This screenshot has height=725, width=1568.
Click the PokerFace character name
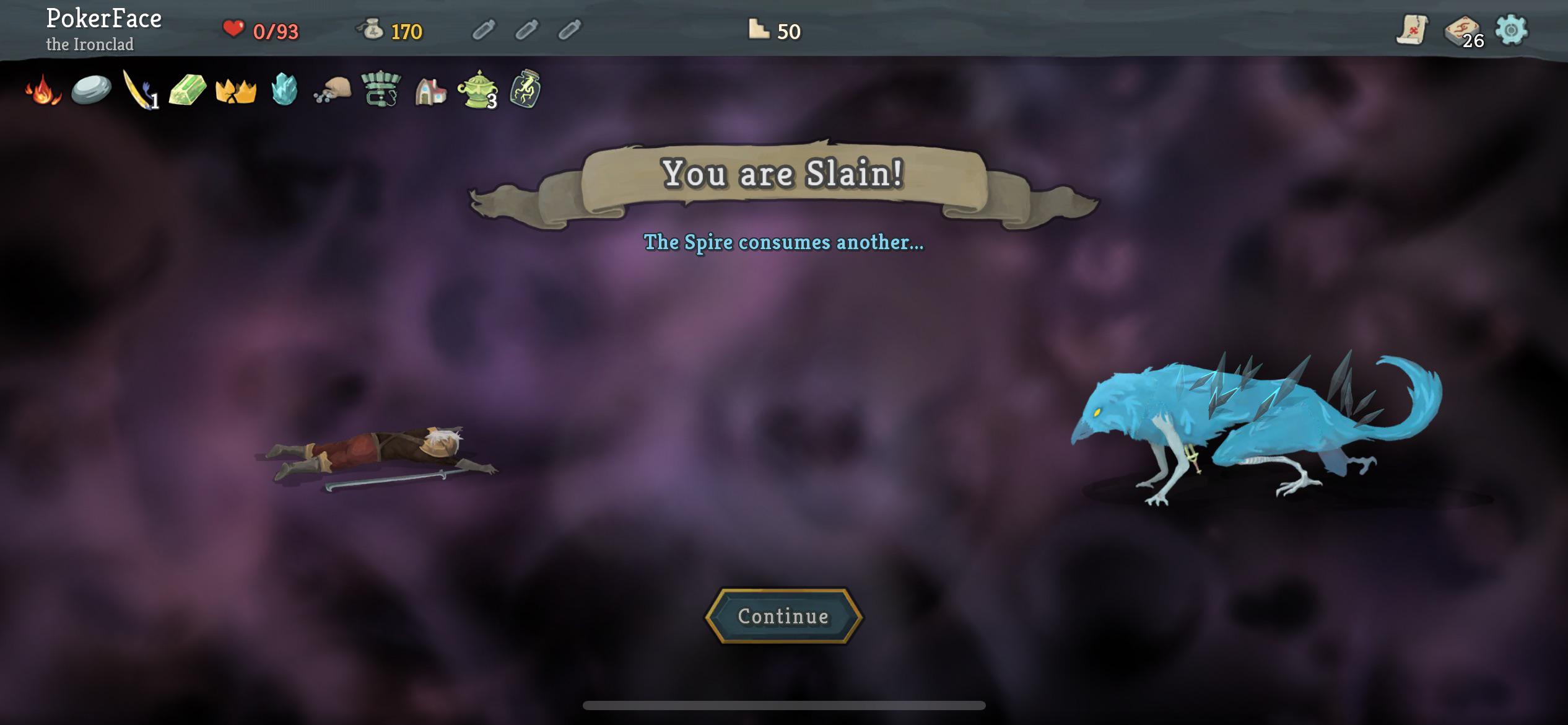click(x=103, y=19)
